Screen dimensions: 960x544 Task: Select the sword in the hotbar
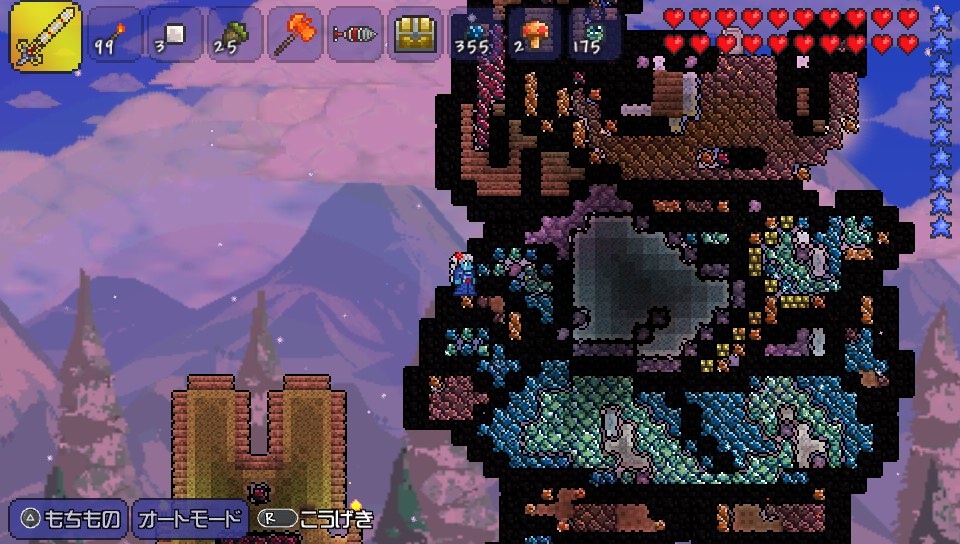(45, 35)
